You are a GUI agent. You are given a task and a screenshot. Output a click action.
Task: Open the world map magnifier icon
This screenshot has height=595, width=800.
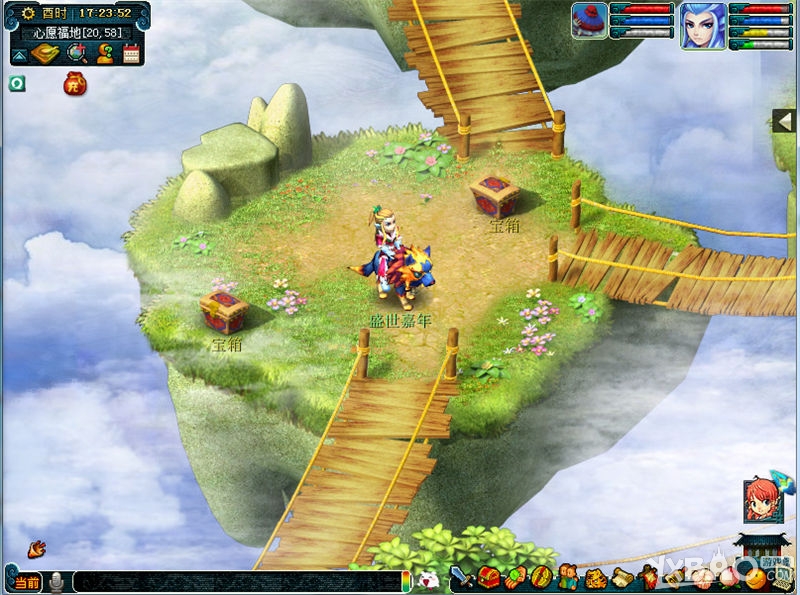pyautogui.click(x=75, y=53)
